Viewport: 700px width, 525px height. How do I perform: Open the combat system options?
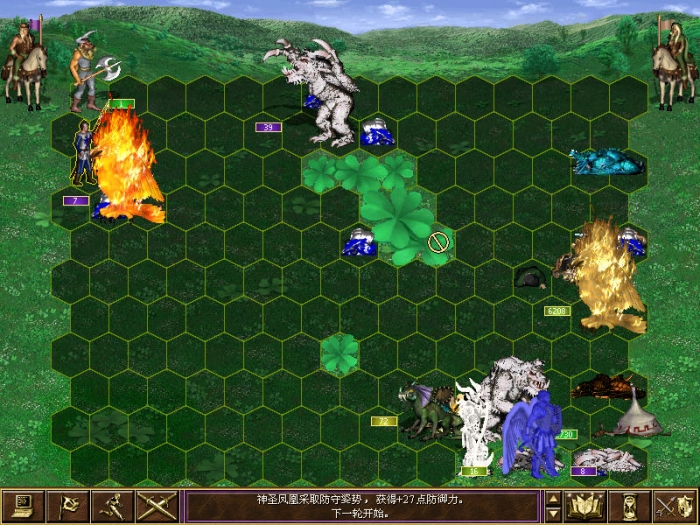pyautogui.click(x=22, y=506)
